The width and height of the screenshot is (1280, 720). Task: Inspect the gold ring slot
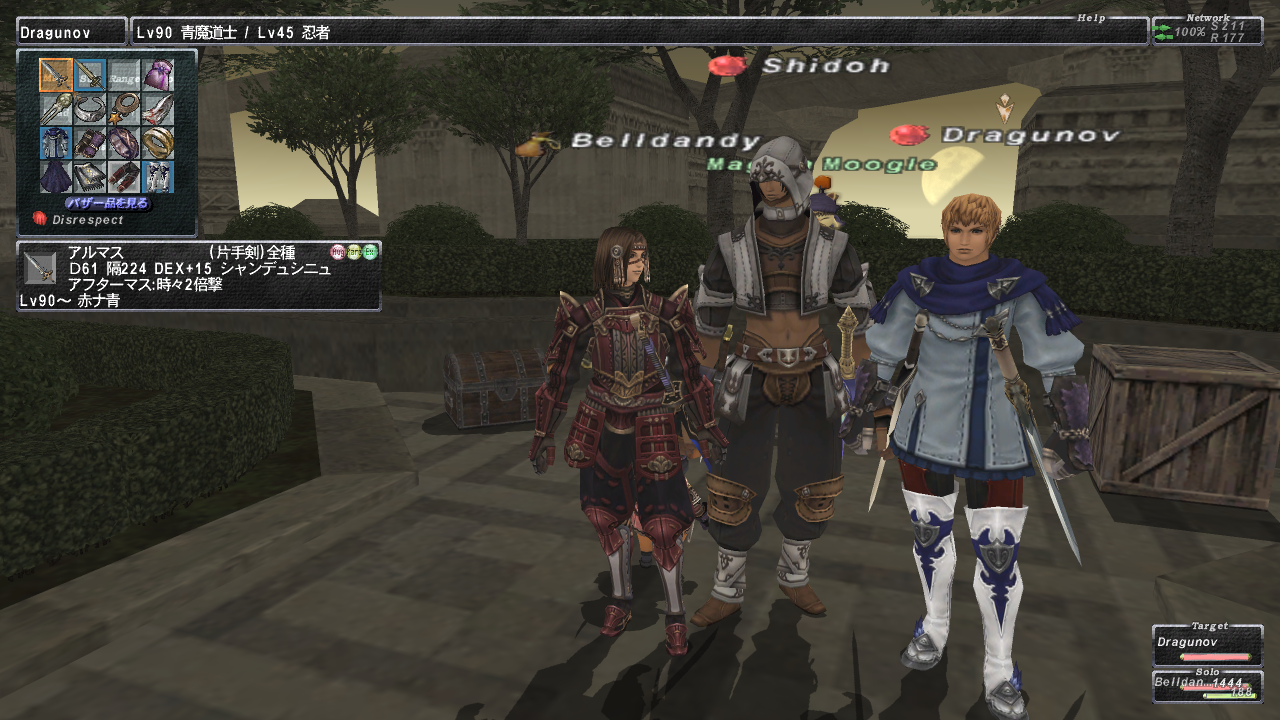158,143
